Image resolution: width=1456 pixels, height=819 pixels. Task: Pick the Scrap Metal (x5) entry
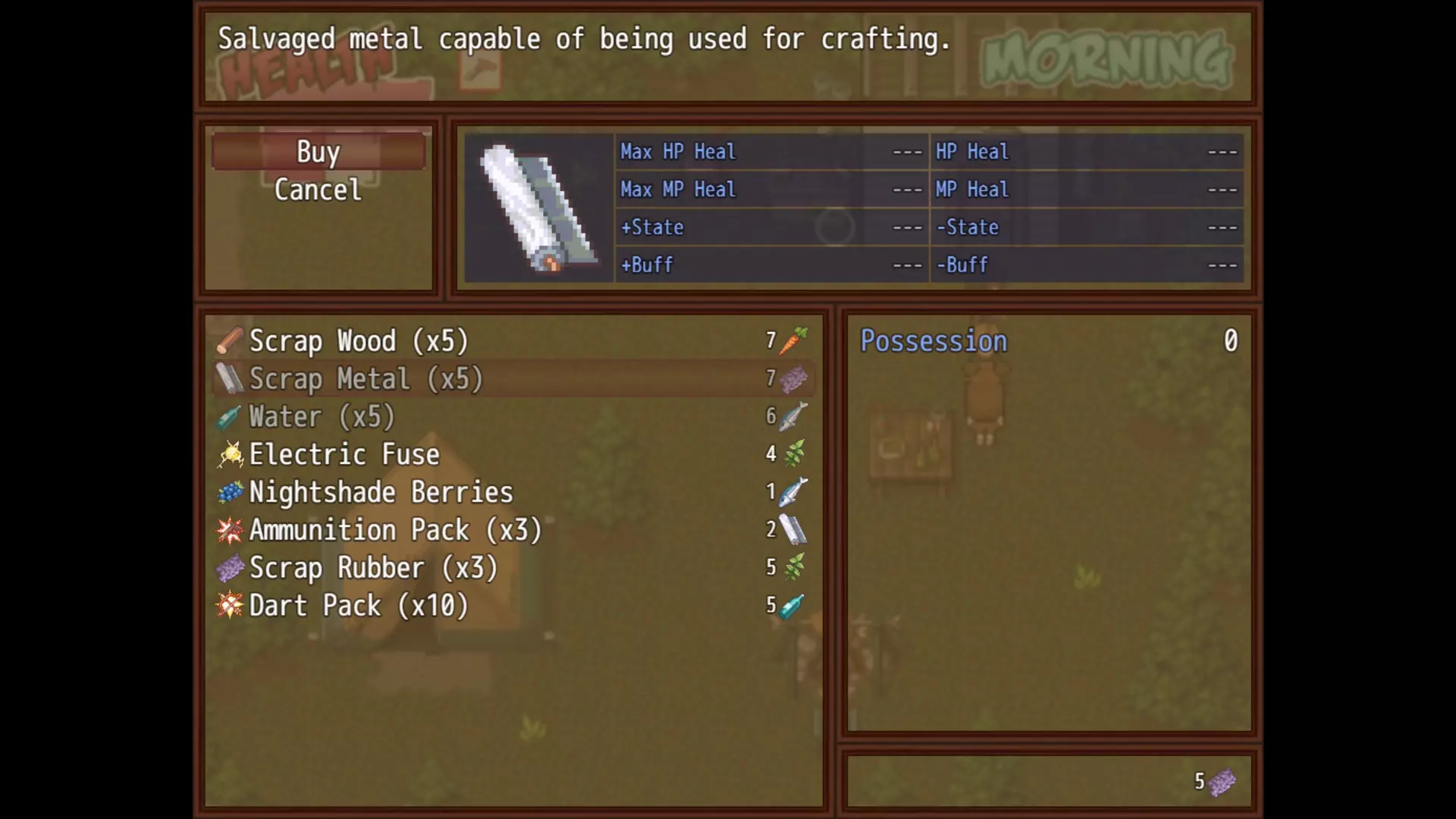click(x=366, y=379)
